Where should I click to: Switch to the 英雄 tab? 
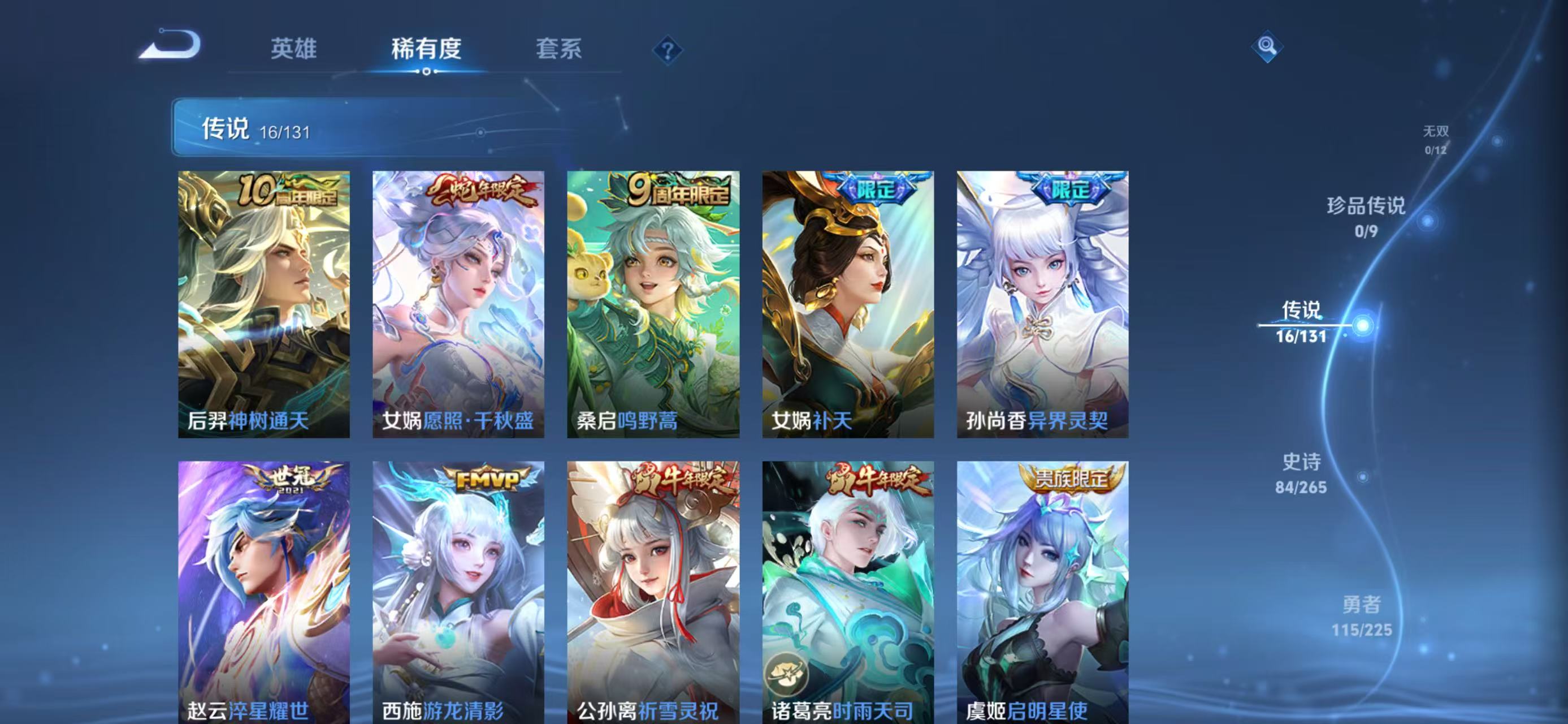293,49
